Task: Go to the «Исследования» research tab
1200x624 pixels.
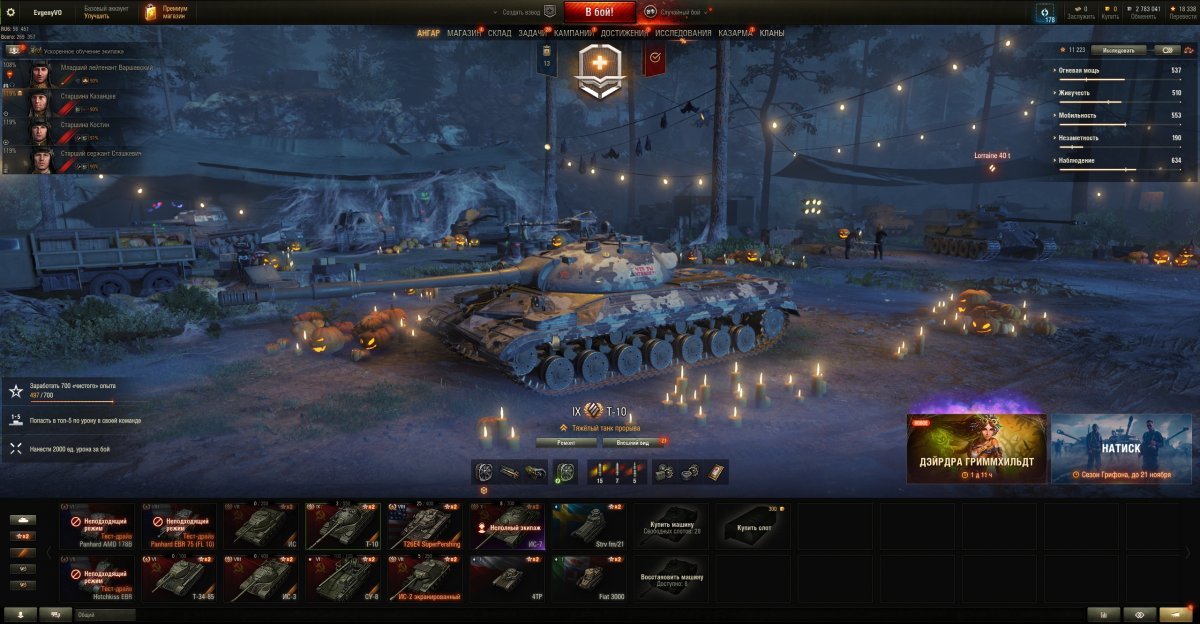Action: point(684,33)
